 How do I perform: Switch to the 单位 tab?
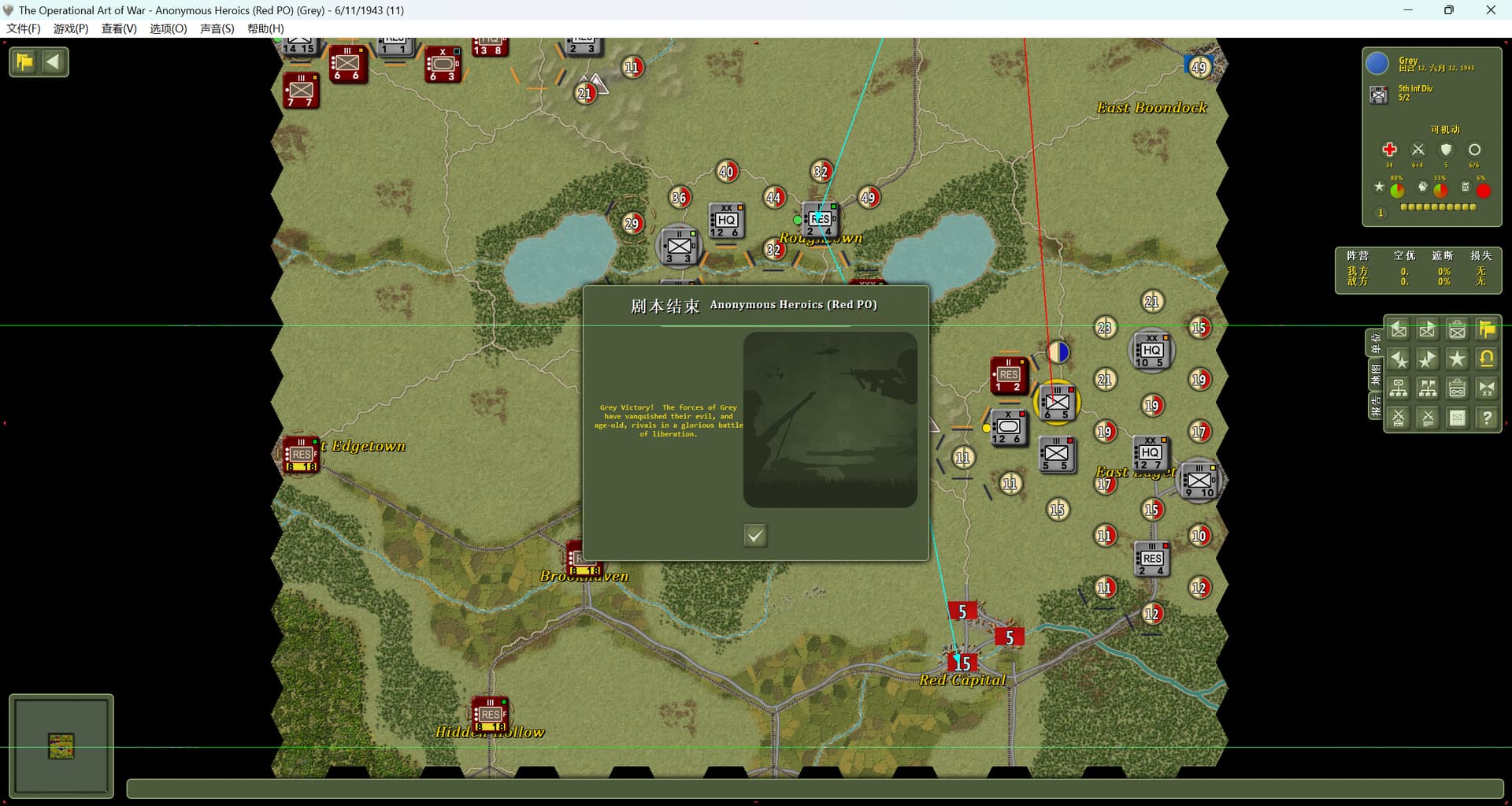pyautogui.click(x=1376, y=344)
